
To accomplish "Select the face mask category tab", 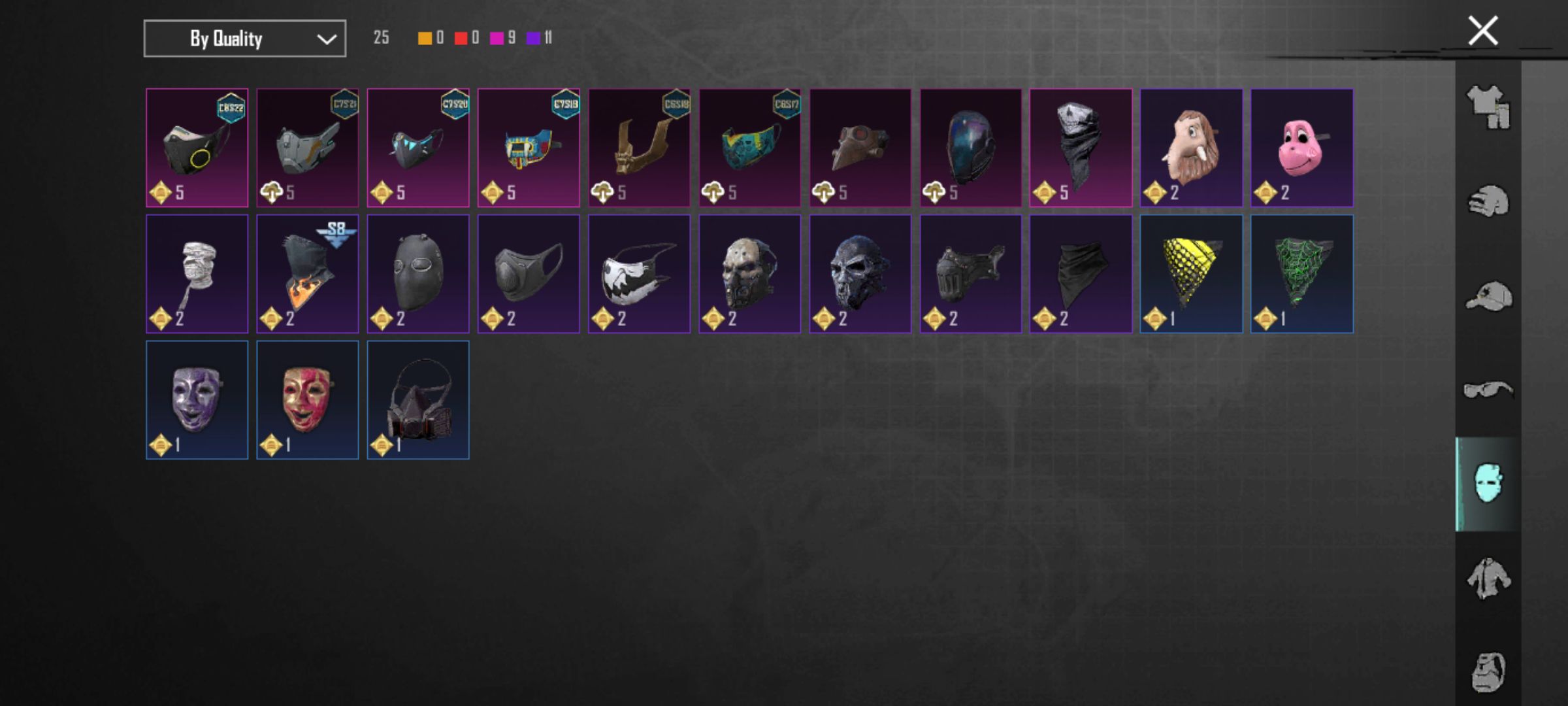I will (1488, 484).
